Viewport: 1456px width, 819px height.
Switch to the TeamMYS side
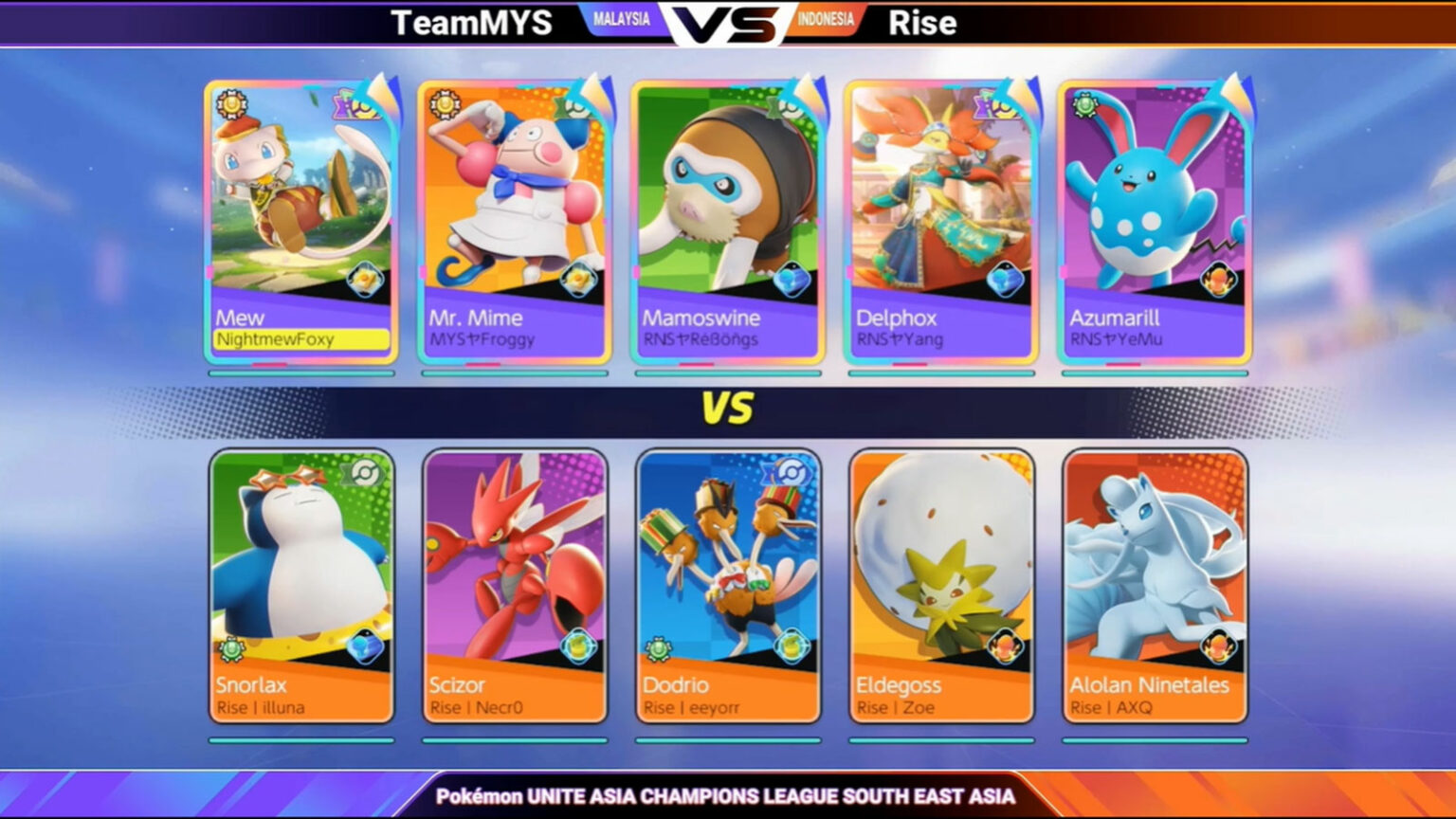(x=471, y=23)
